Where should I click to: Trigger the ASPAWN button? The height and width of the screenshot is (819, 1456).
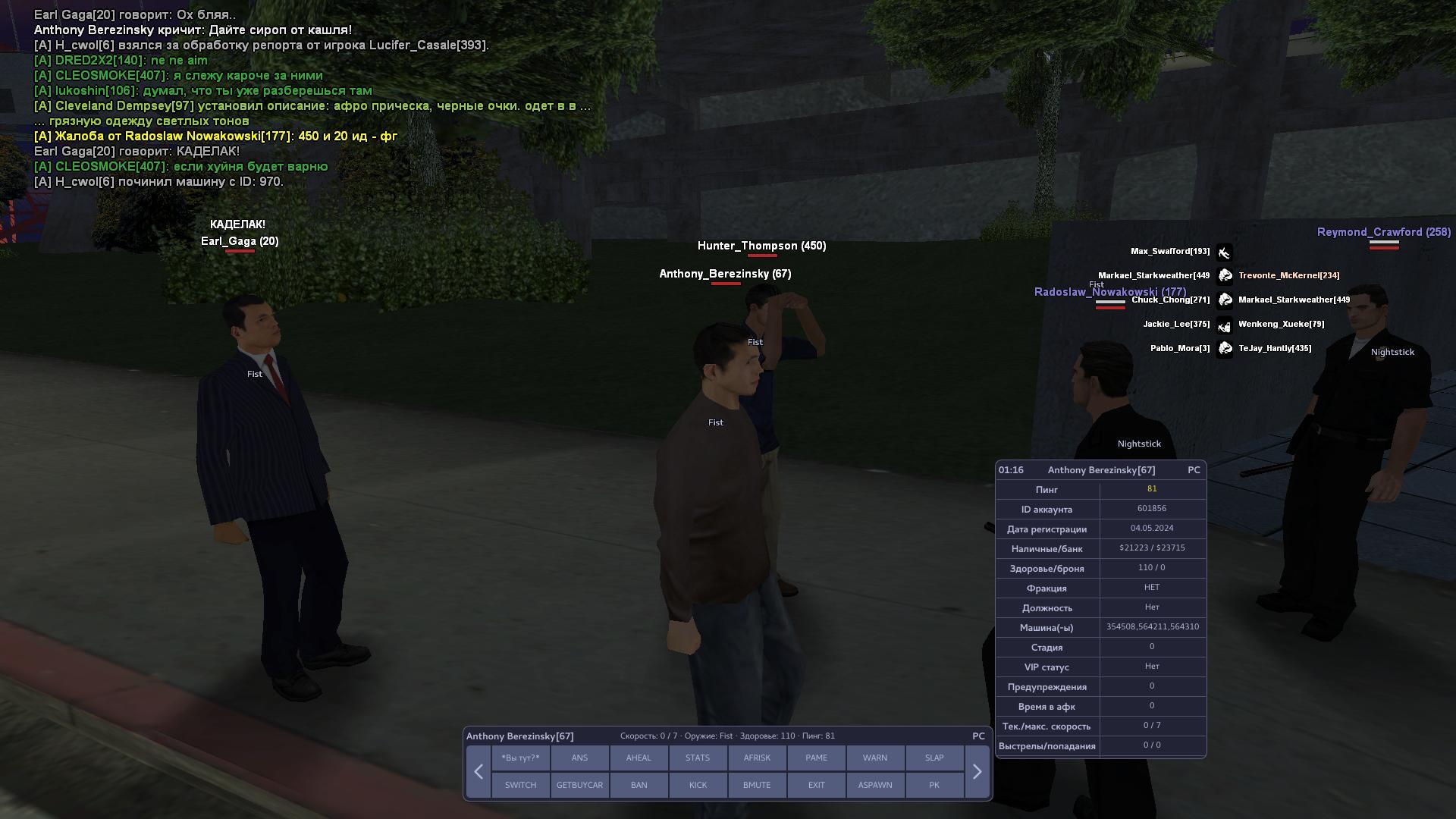point(875,785)
